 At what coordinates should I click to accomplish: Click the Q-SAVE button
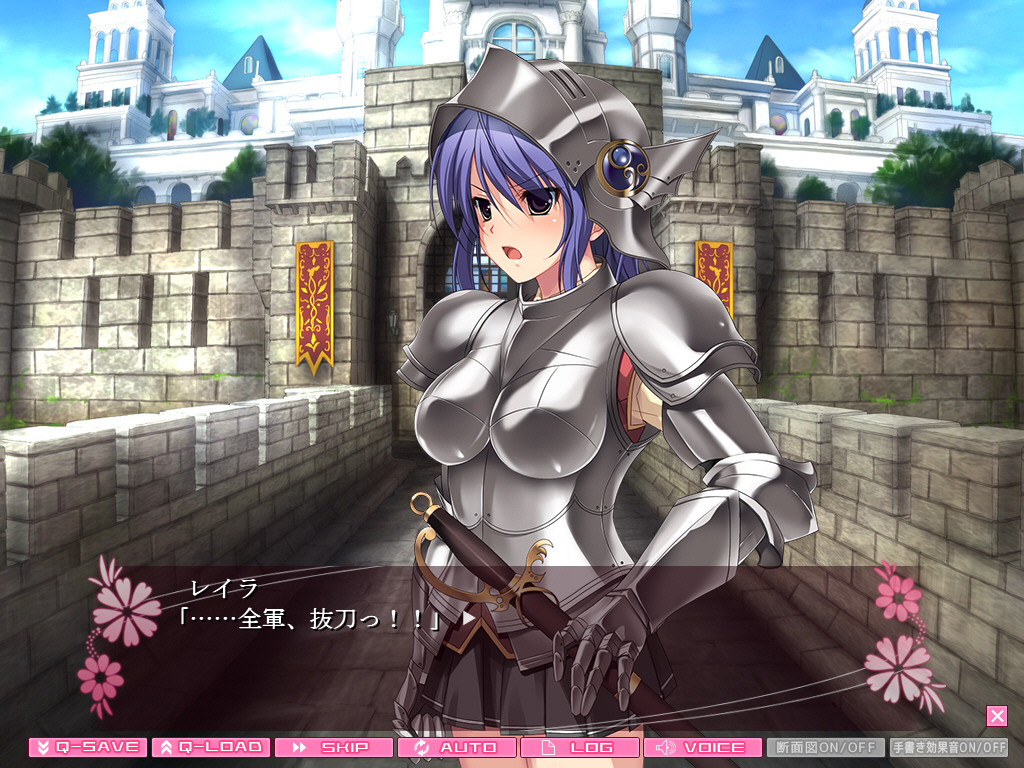[88, 747]
